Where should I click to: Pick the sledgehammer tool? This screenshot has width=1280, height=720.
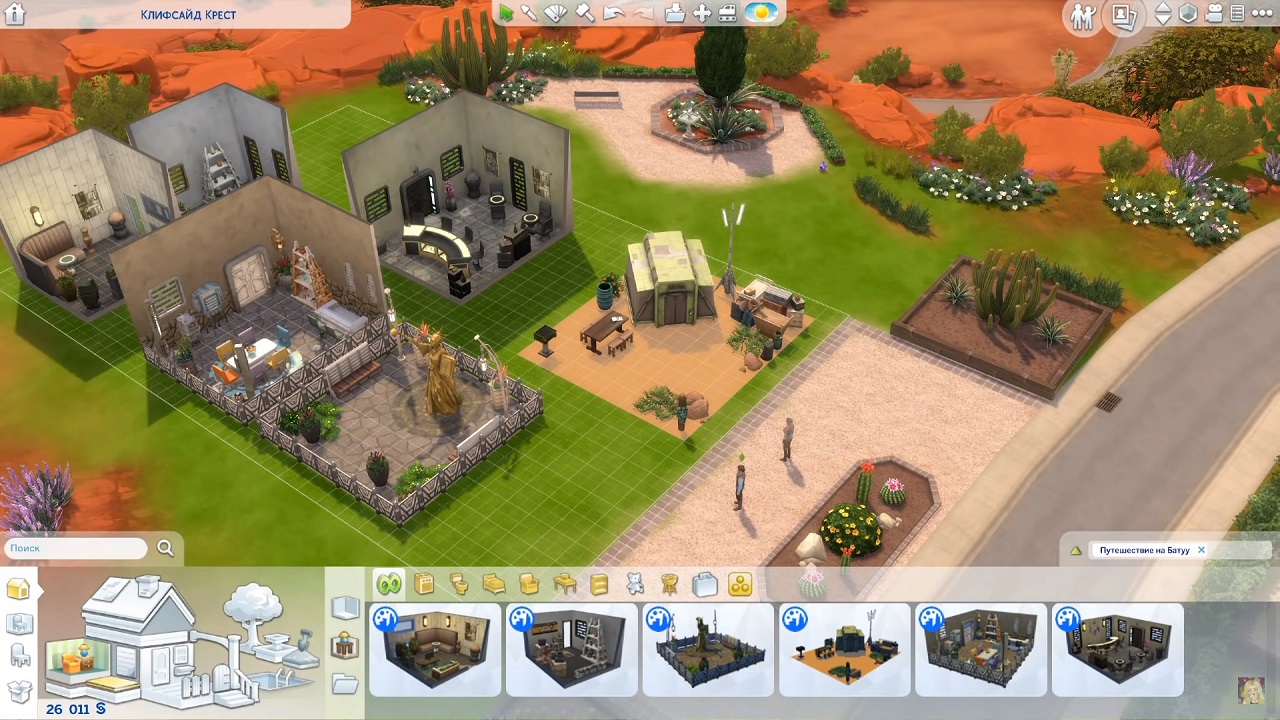point(585,13)
